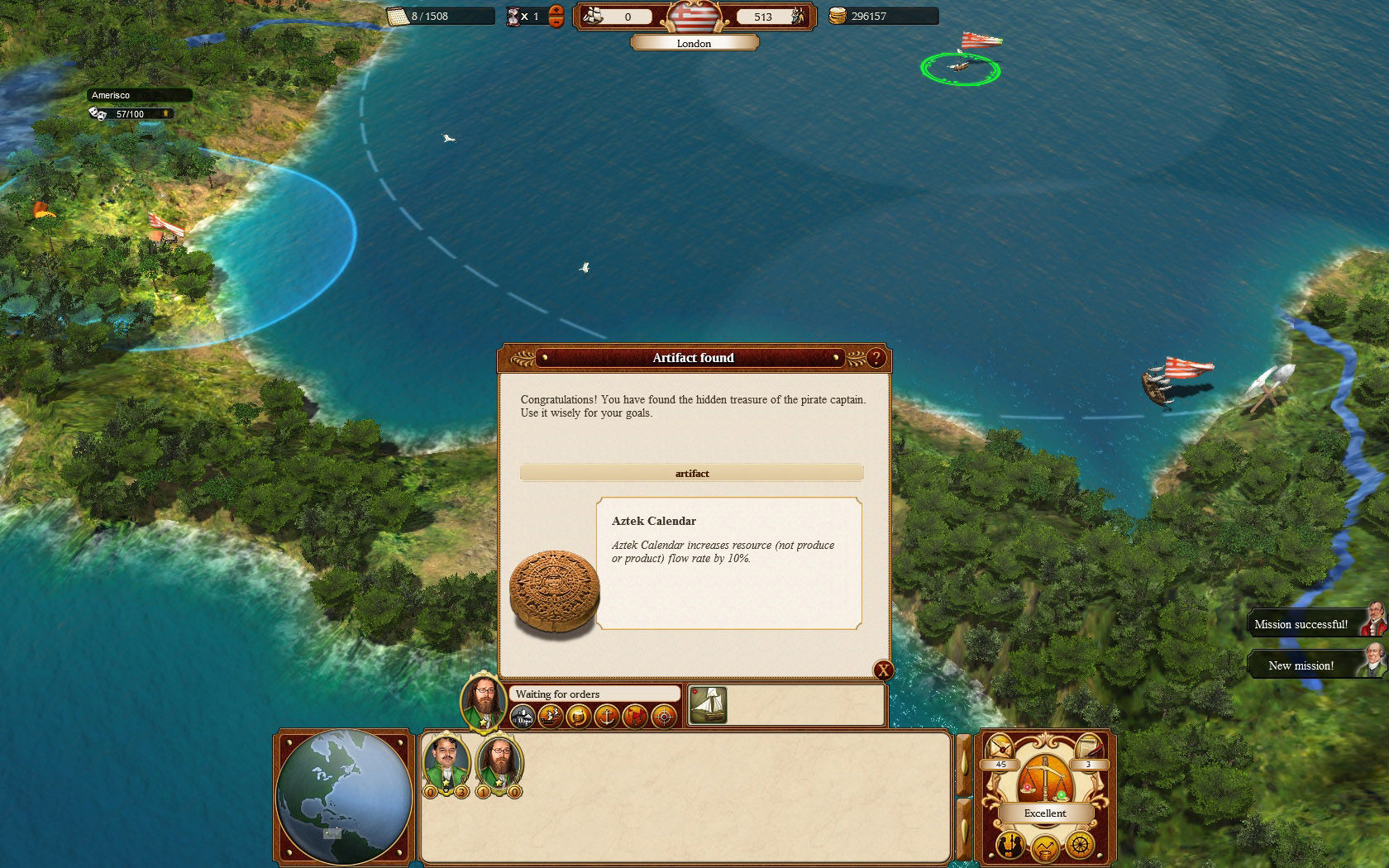Open the scroll and quill log

1088,750
